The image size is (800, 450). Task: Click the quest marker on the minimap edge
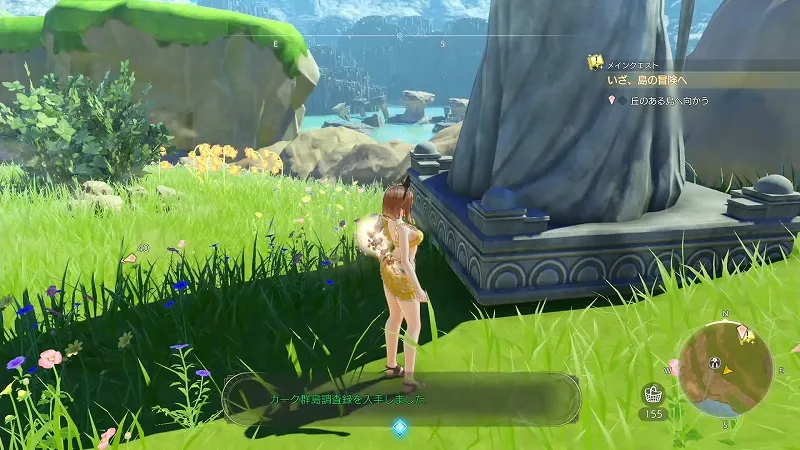pyautogui.click(x=743, y=331)
